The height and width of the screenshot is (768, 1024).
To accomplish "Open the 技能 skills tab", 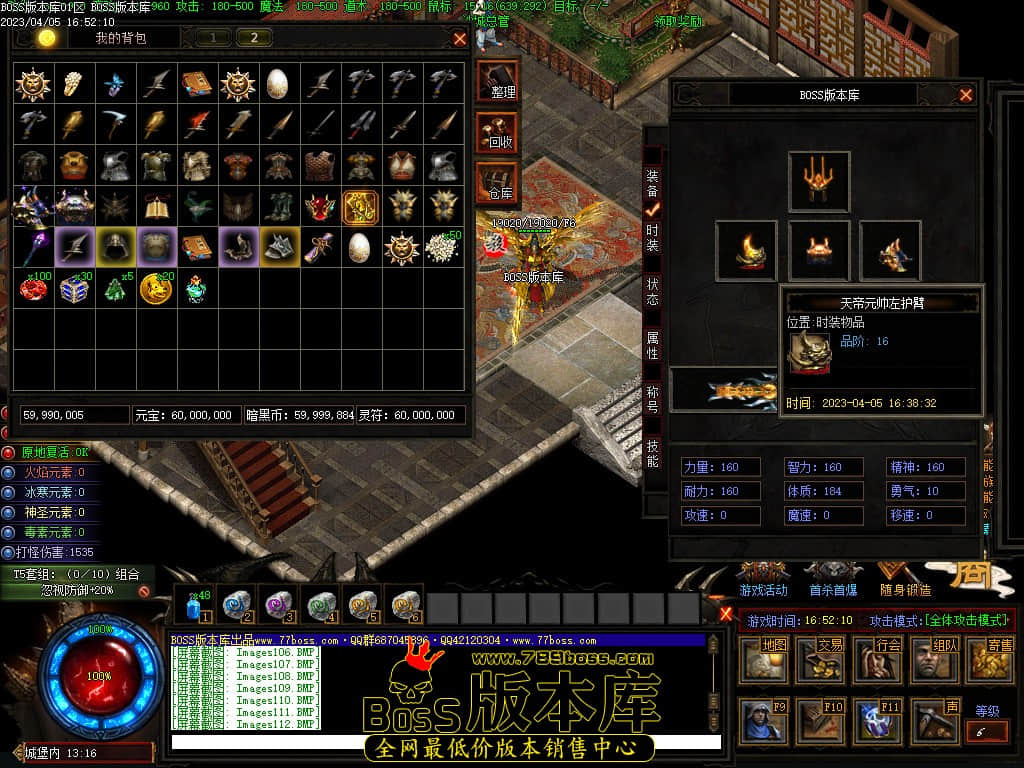I will [652, 453].
